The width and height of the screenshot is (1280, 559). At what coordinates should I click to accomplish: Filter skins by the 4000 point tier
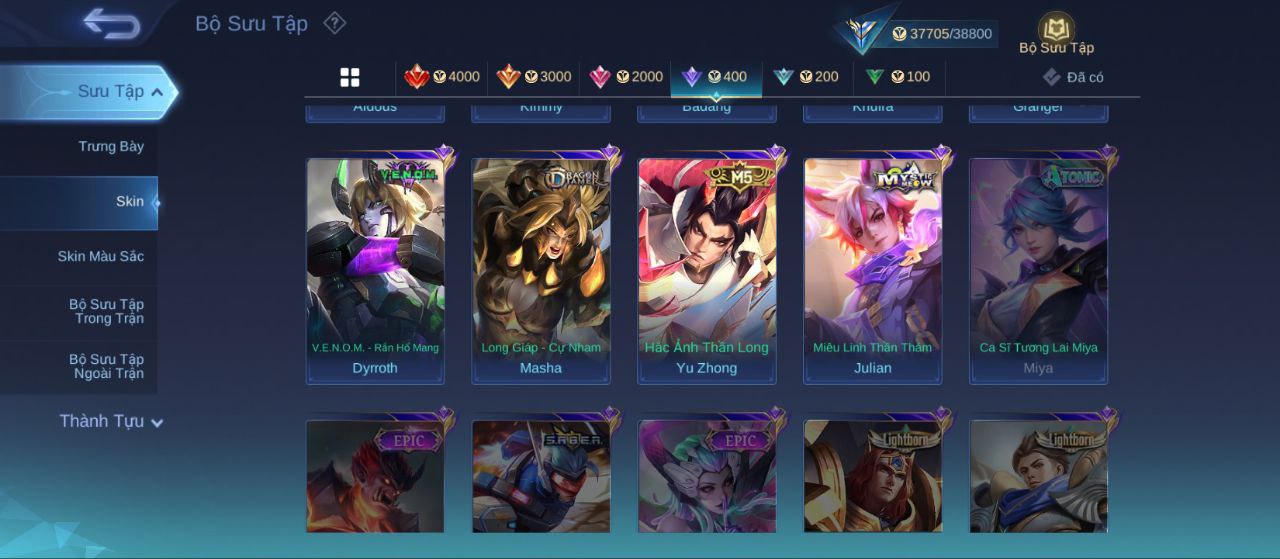tap(442, 77)
